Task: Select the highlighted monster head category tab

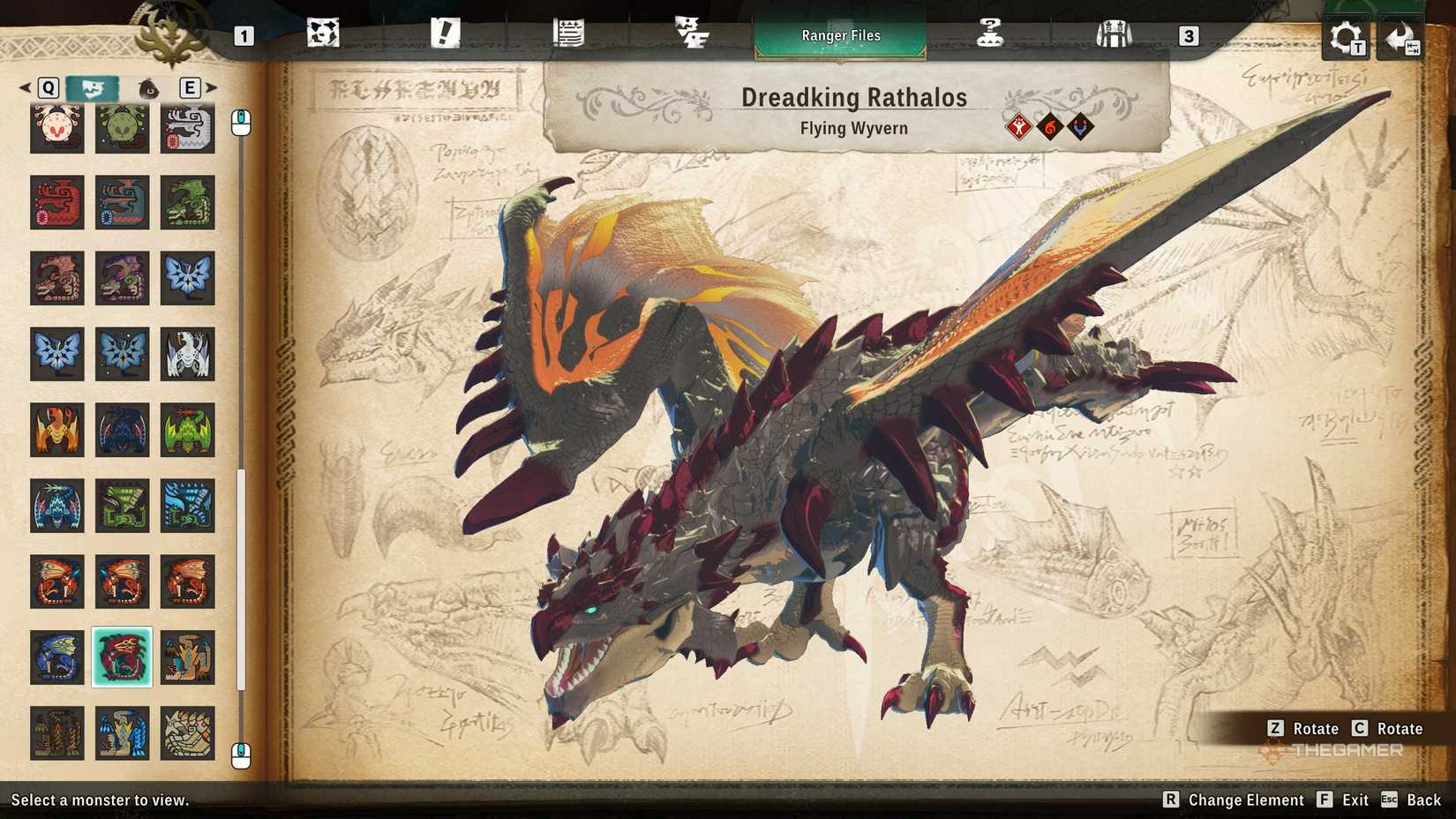Action: tap(92, 88)
